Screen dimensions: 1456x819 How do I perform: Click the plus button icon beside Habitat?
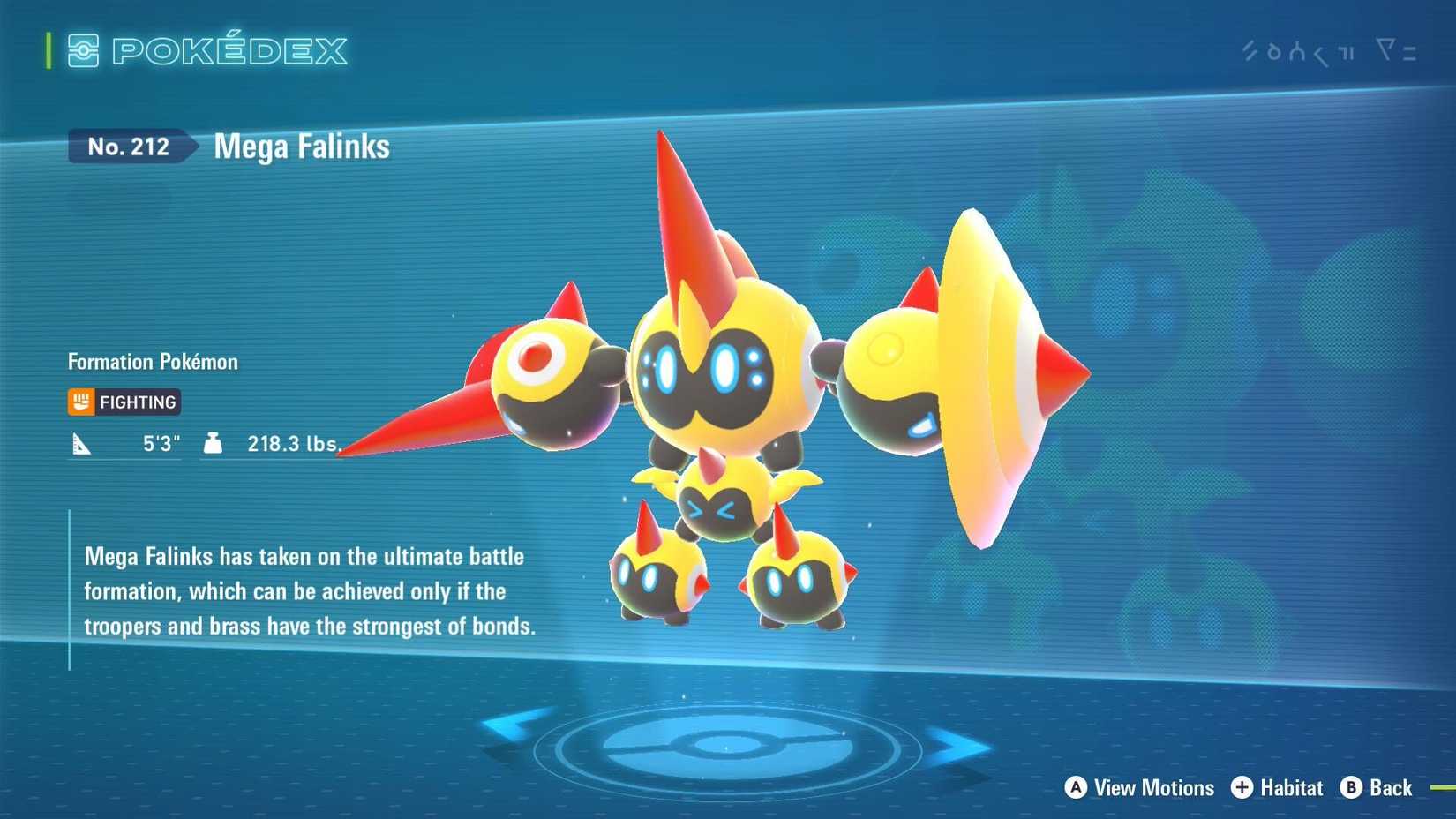(x=1243, y=788)
